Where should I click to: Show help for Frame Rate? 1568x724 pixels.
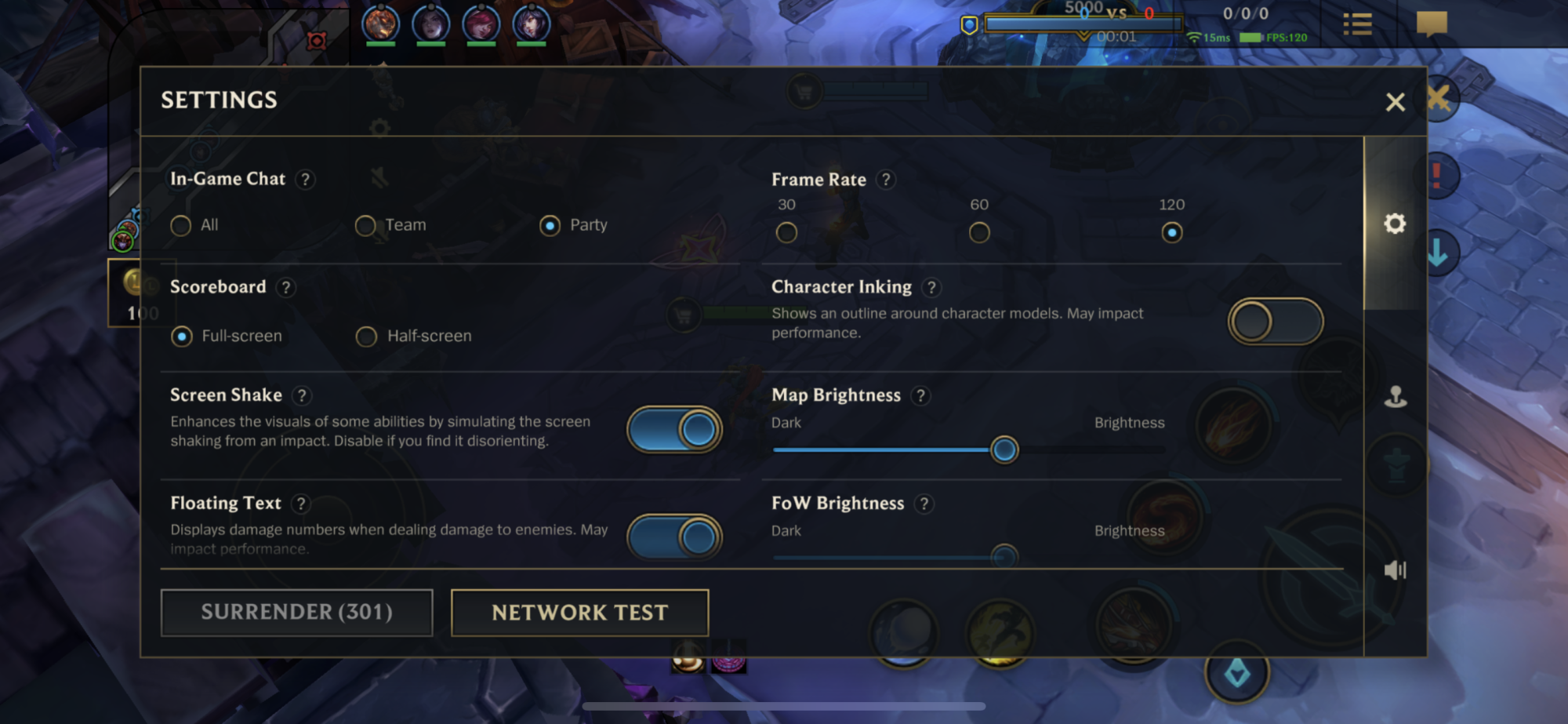click(886, 180)
